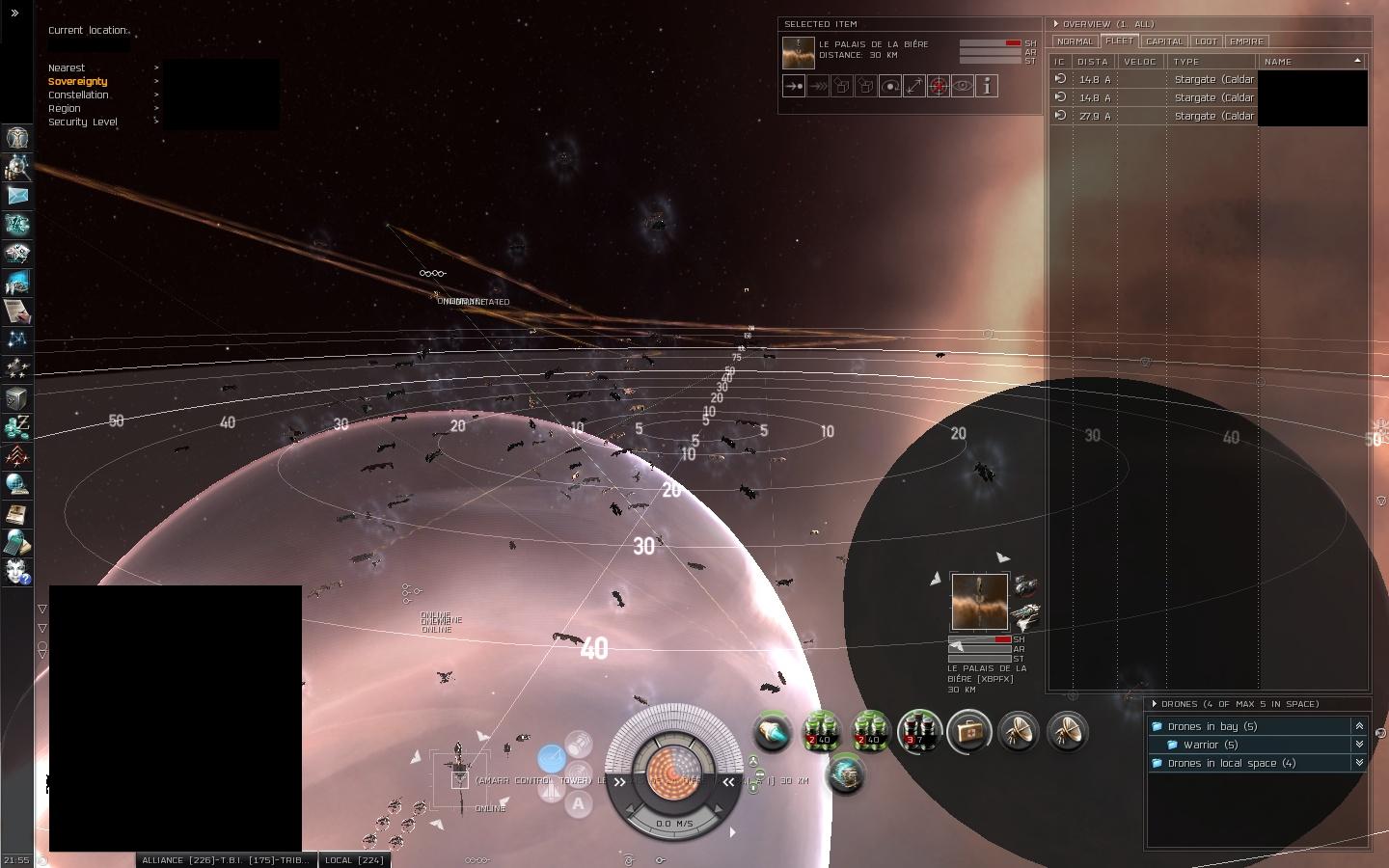Viewport: 1389px width, 868px height.
Task: Activate the afterburner propulsion module
Action: pyautogui.click(x=772, y=732)
